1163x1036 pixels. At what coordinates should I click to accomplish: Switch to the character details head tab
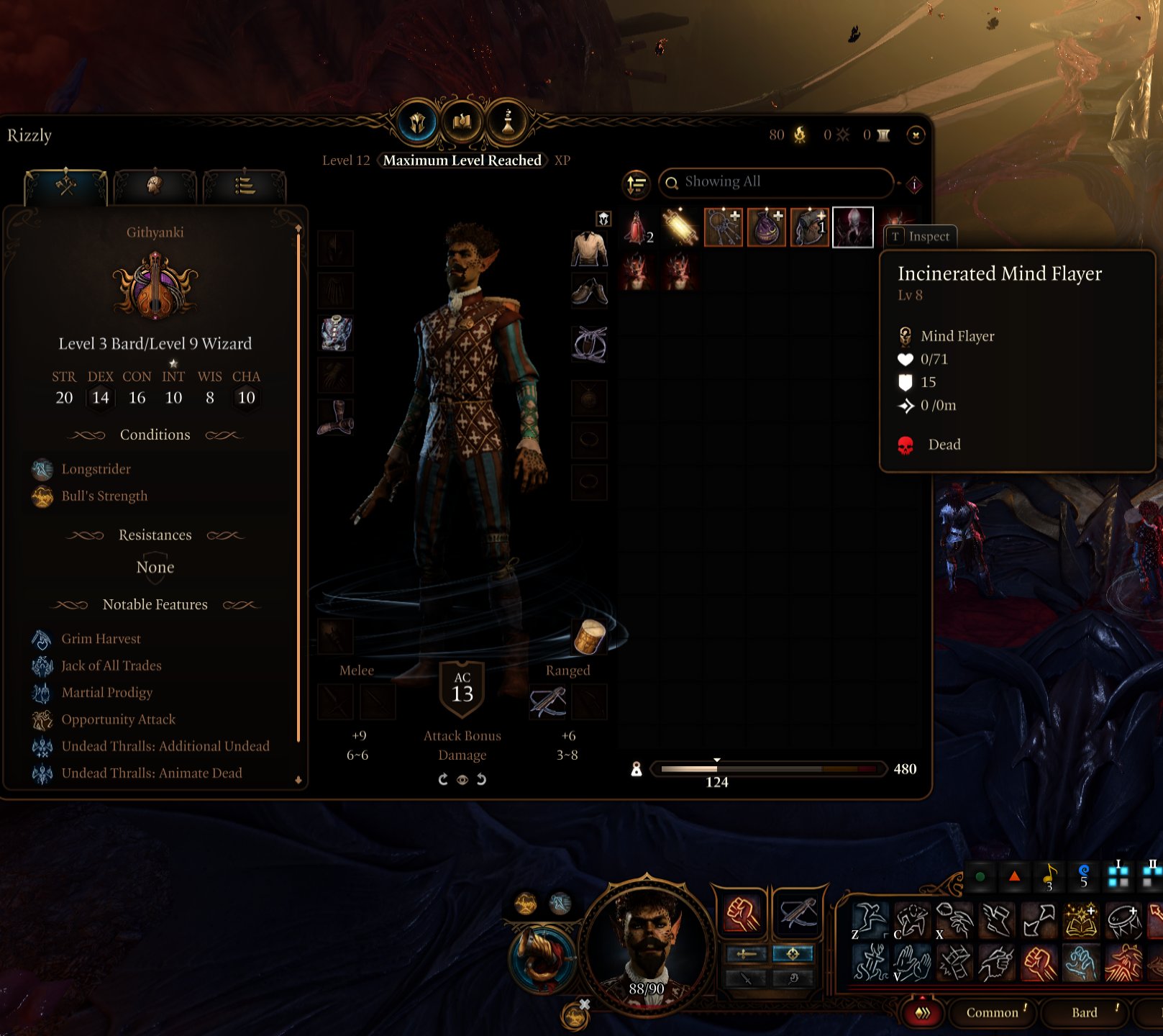(x=155, y=186)
